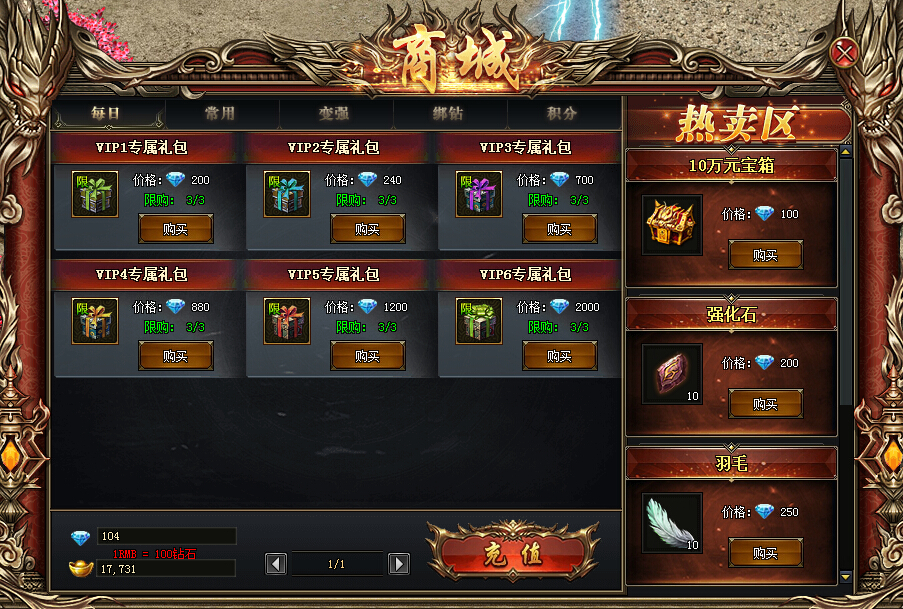Purchase the 强化石 enhancement stone

point(765,404)
